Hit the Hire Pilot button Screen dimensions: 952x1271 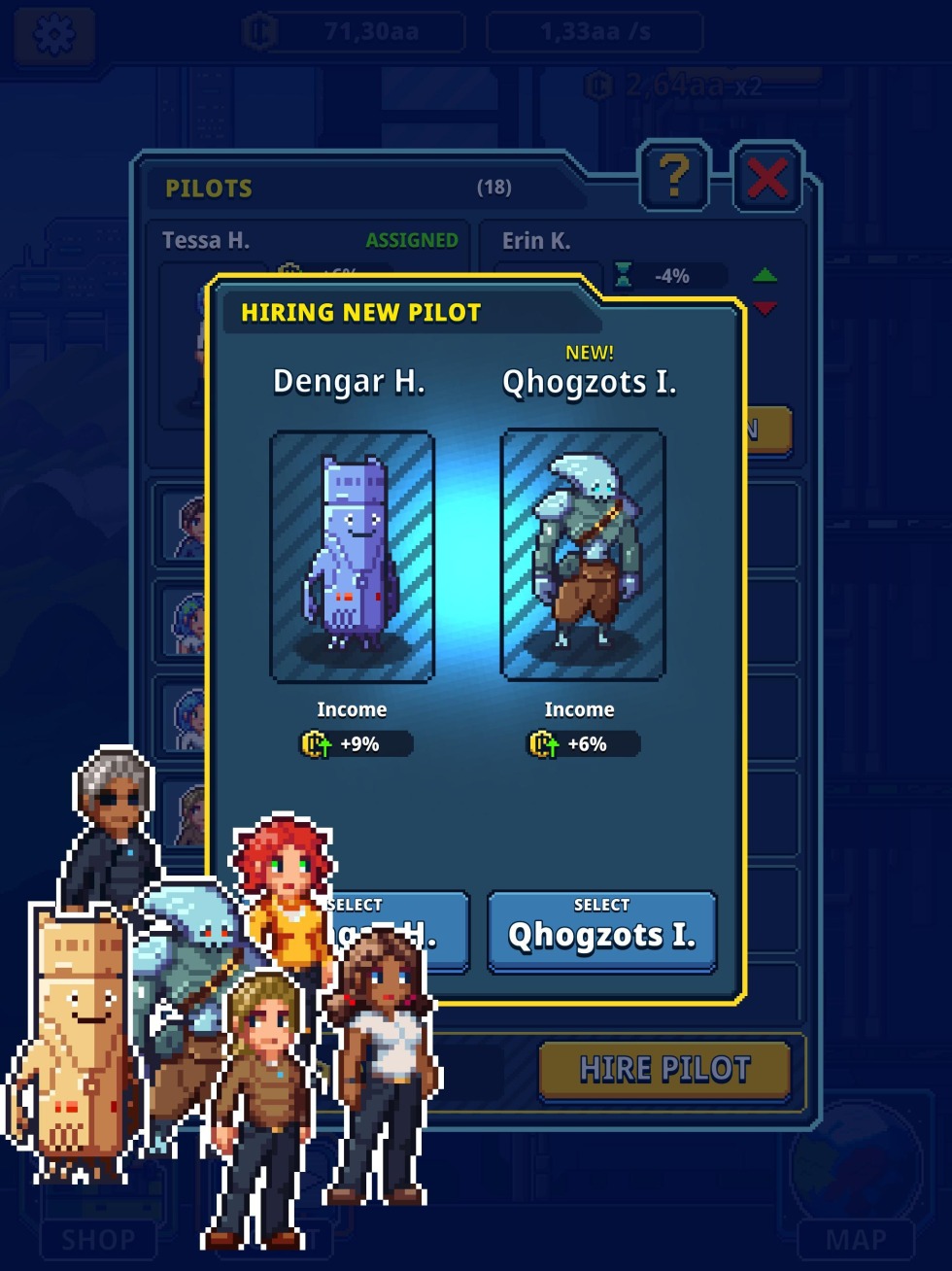pyautogui.click(x=664, y=1070)
